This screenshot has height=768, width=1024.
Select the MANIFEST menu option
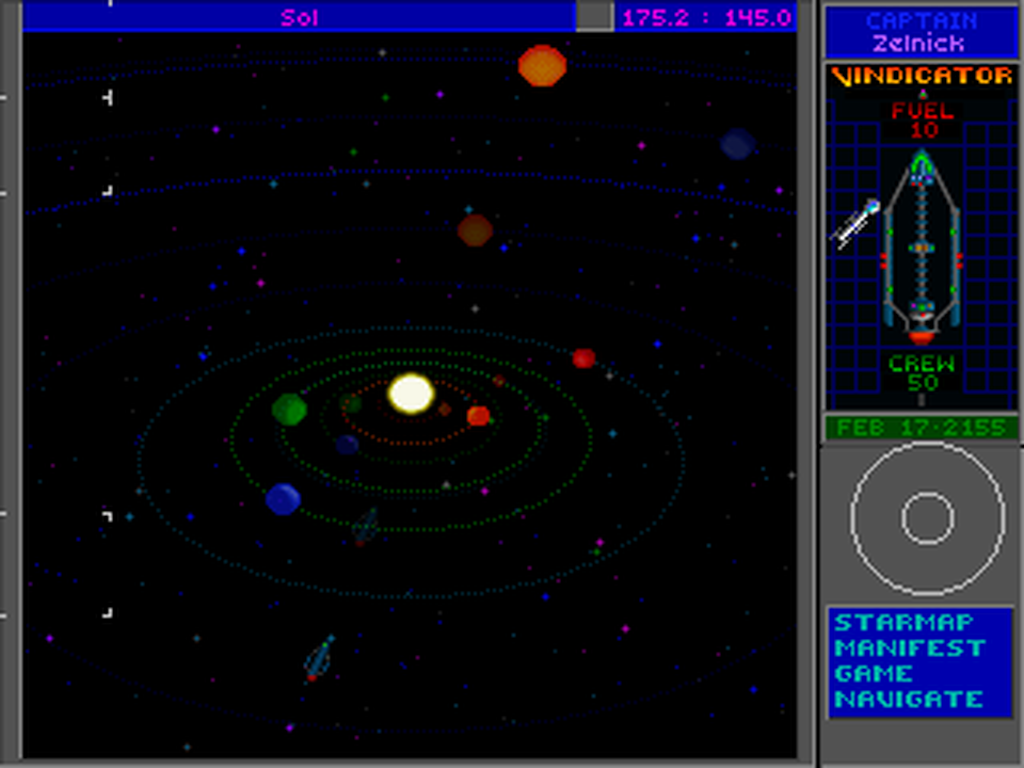click(x=909, y=648)
